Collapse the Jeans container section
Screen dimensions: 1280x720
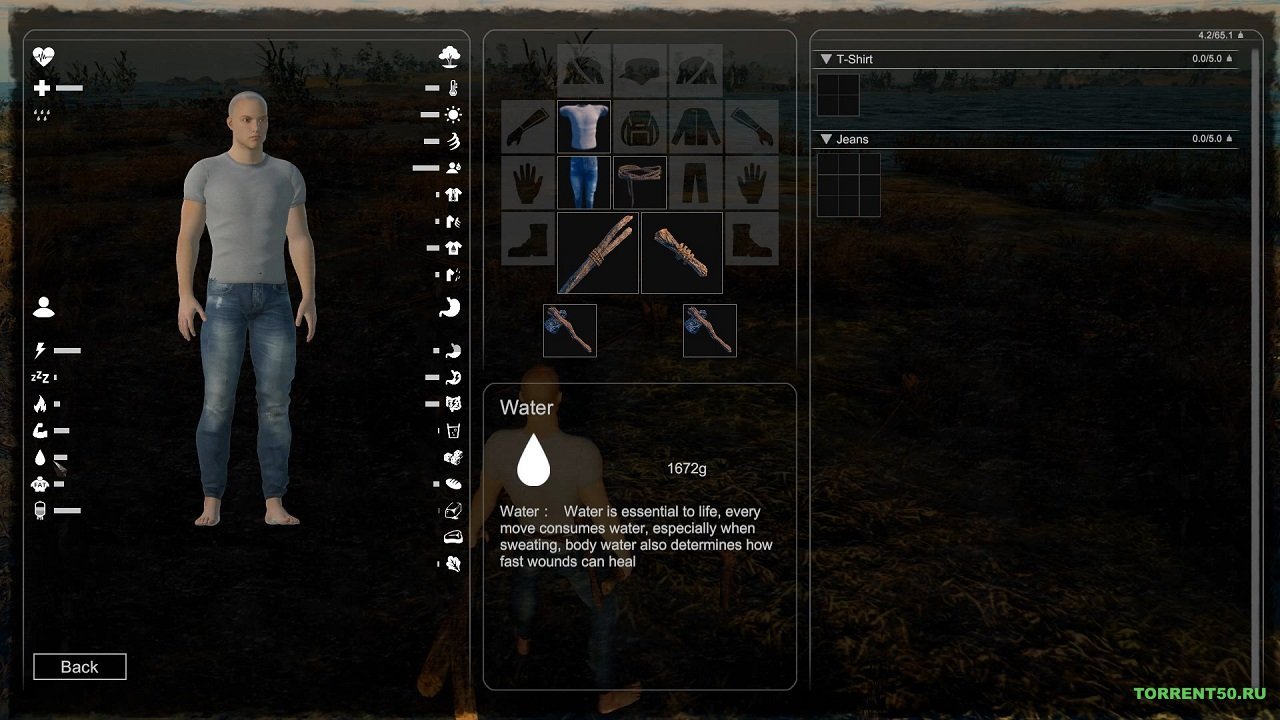coord(826,139)
